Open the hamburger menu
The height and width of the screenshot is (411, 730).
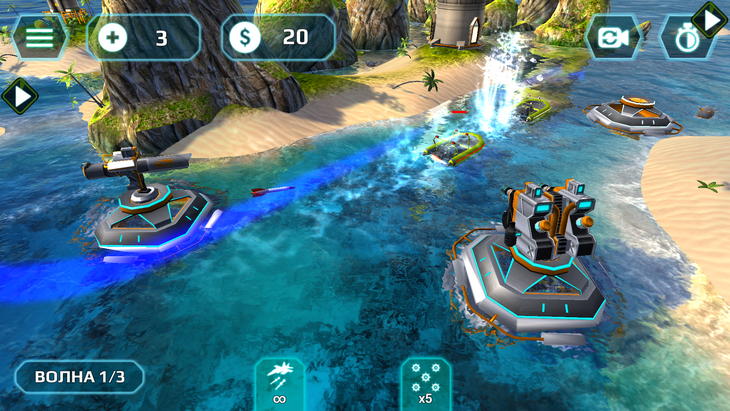(x=38, y=37)
